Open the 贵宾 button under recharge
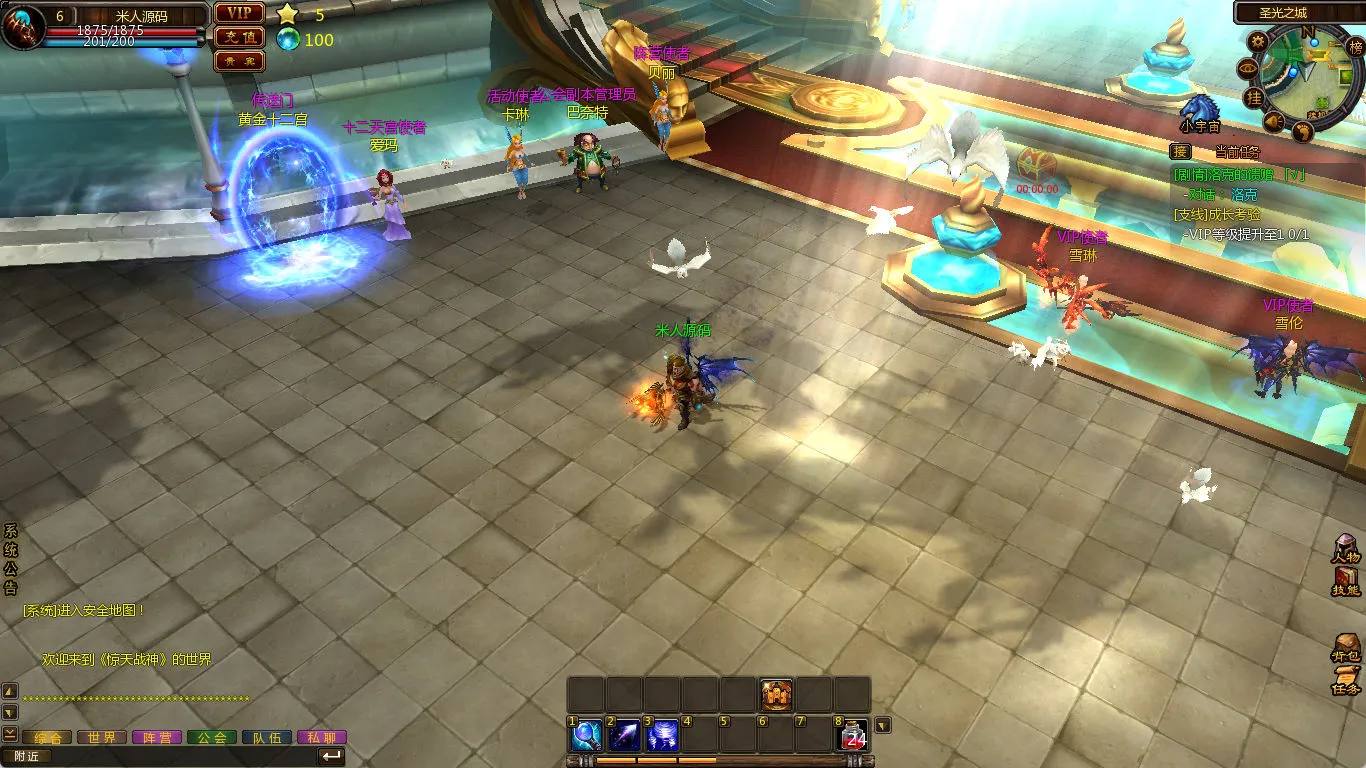 coord(239,61)
